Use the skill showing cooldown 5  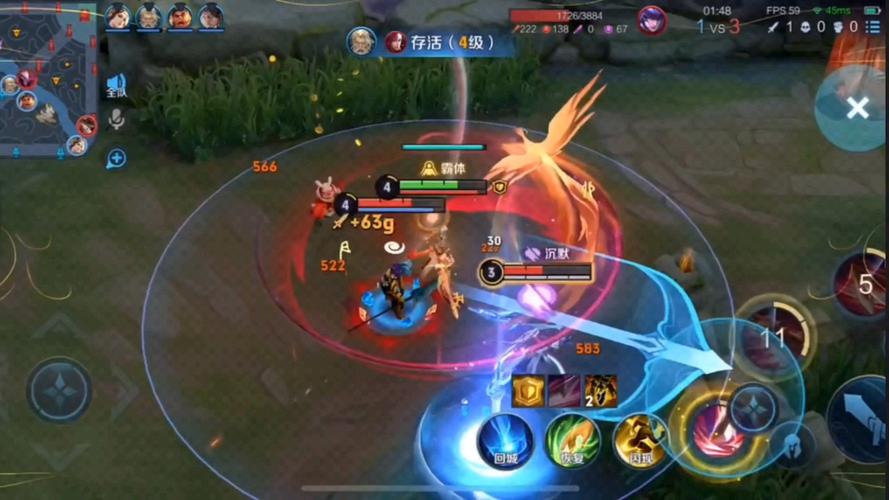pyautogui.click(x=862, y=285)
